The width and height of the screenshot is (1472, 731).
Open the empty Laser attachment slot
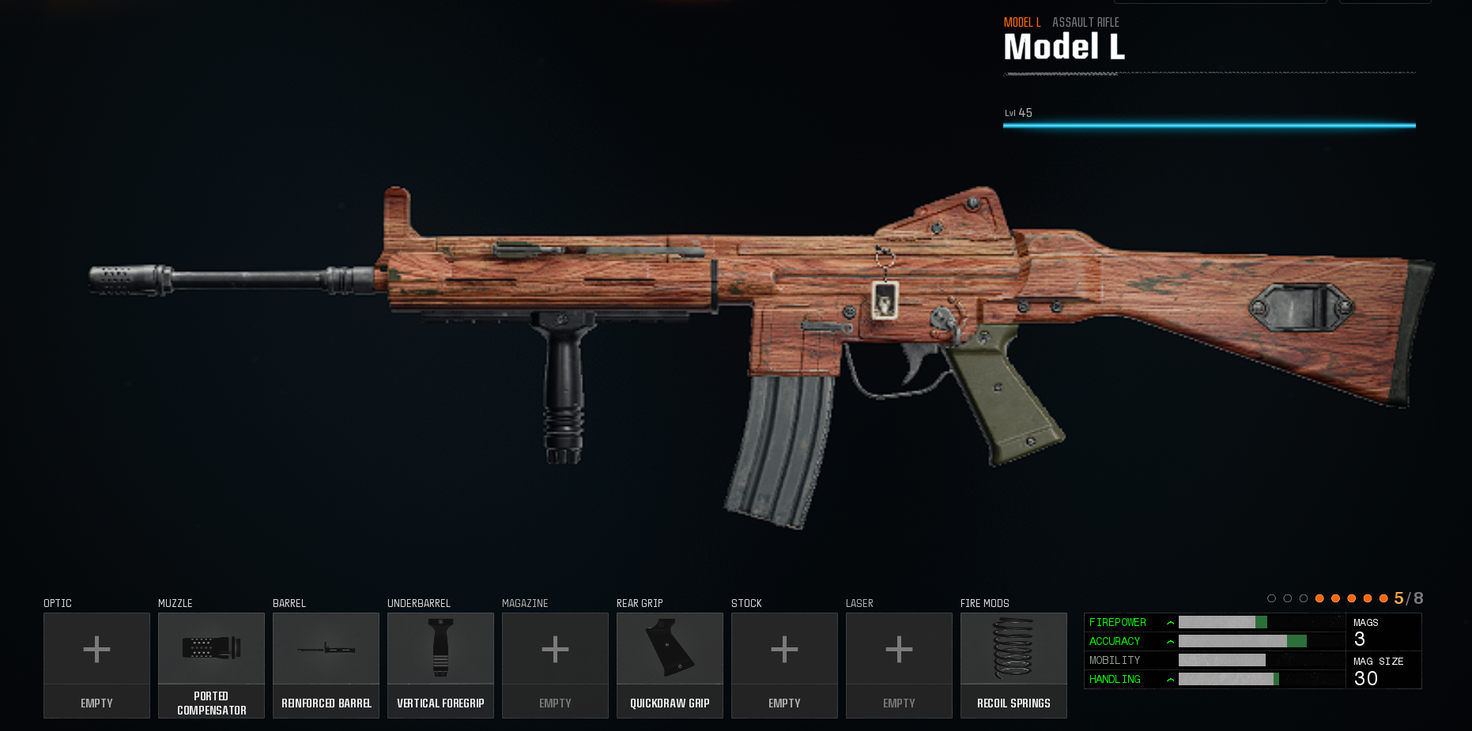[898, 650]
